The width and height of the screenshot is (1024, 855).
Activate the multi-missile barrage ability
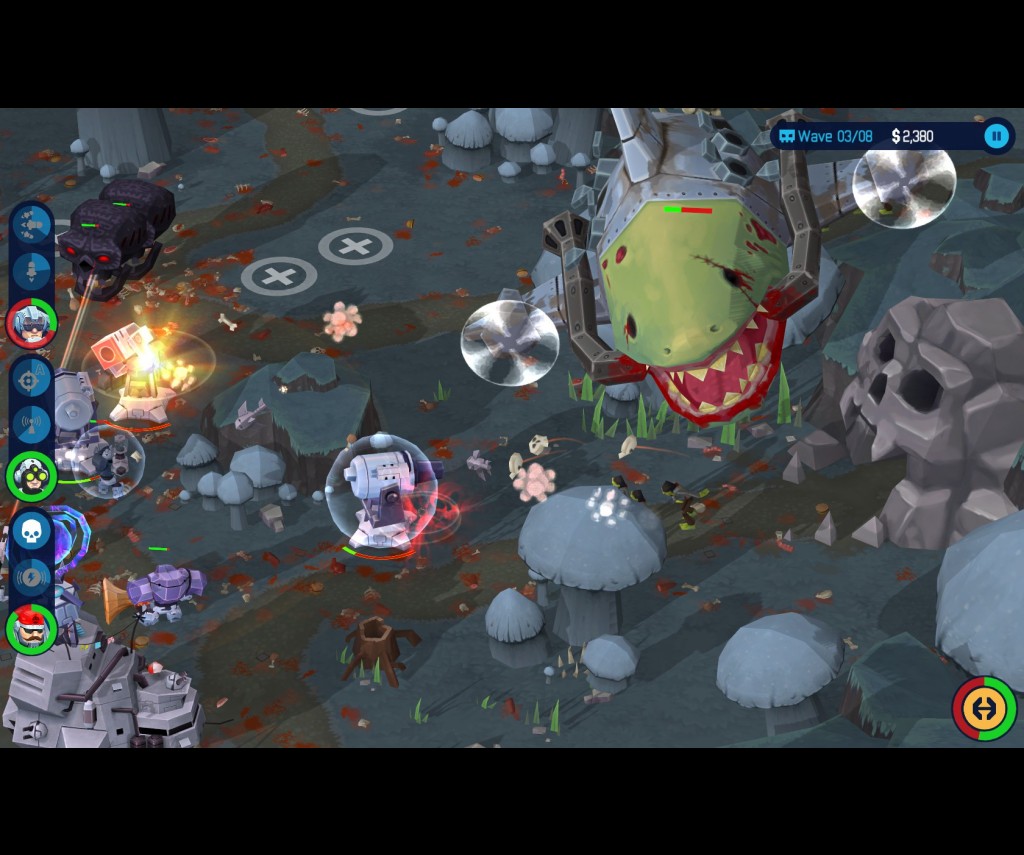click(32, 225)
